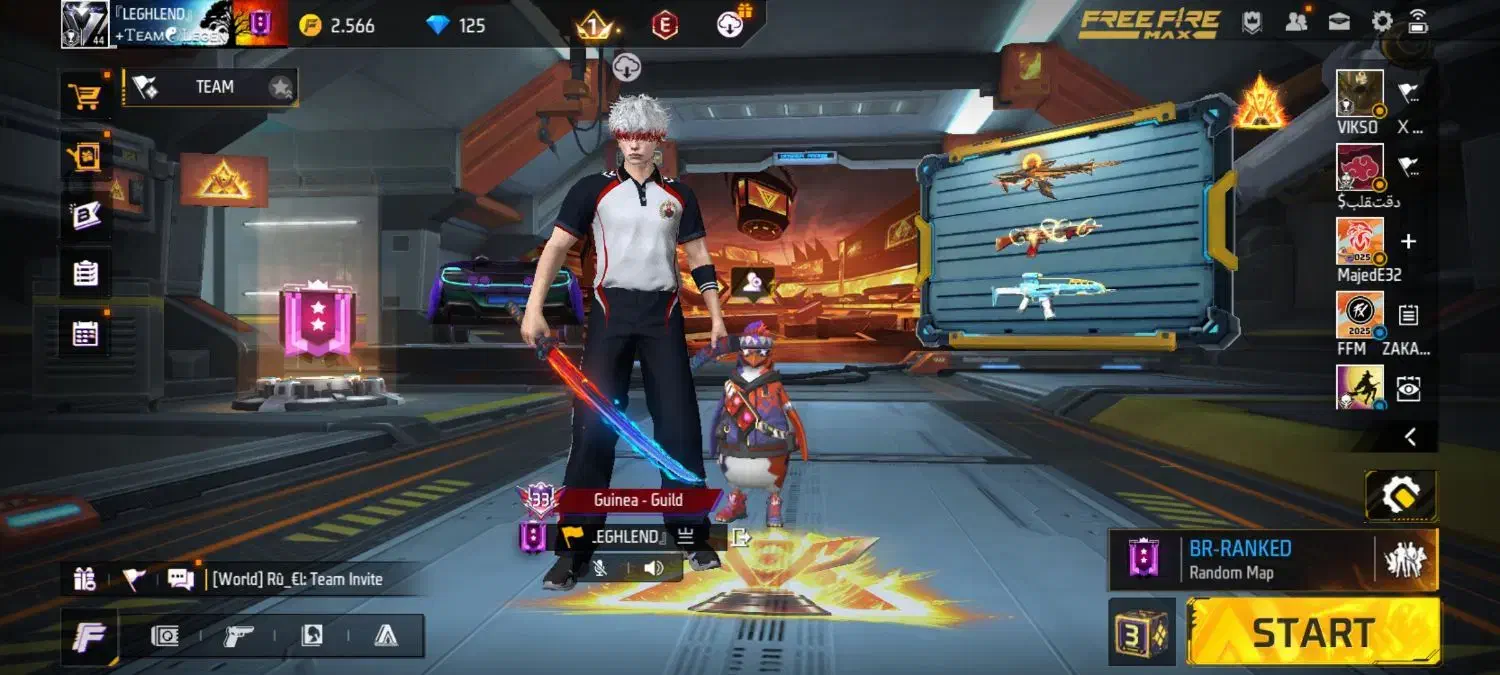Image resolution: width=1500 pixels, height=675 pixels.
Task: Toggle the speaker voice output
Action: point(654,568)
